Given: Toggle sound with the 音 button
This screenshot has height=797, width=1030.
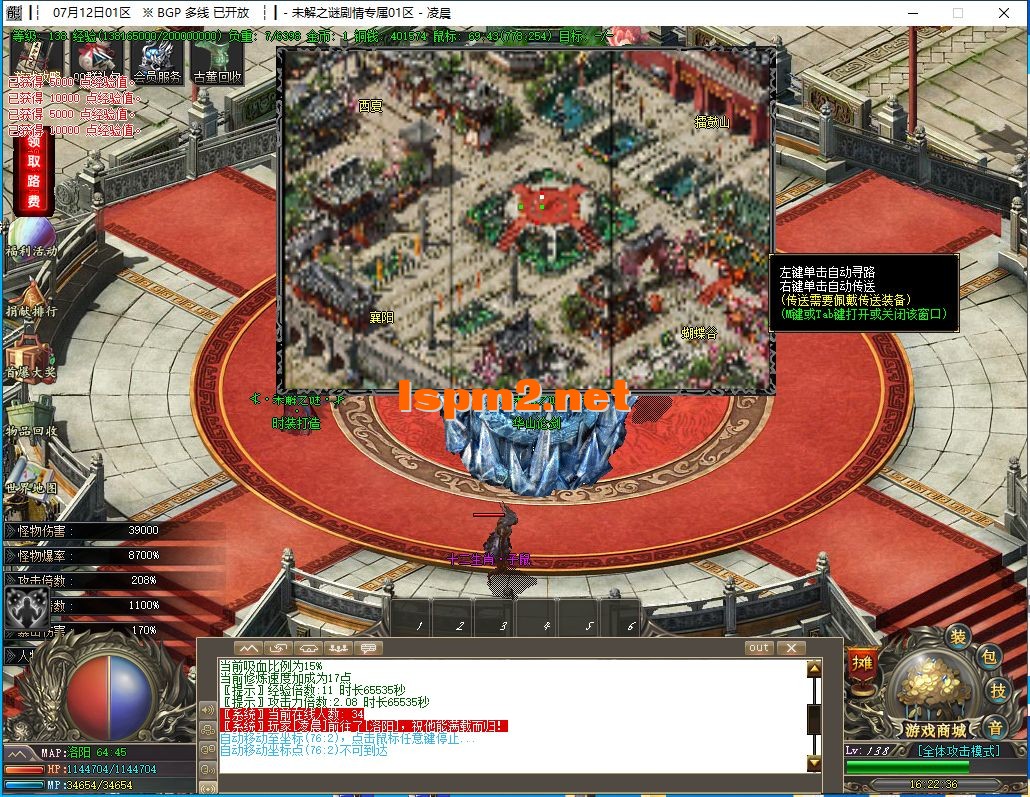Looking at the screenshot, I should click(995, 727).
